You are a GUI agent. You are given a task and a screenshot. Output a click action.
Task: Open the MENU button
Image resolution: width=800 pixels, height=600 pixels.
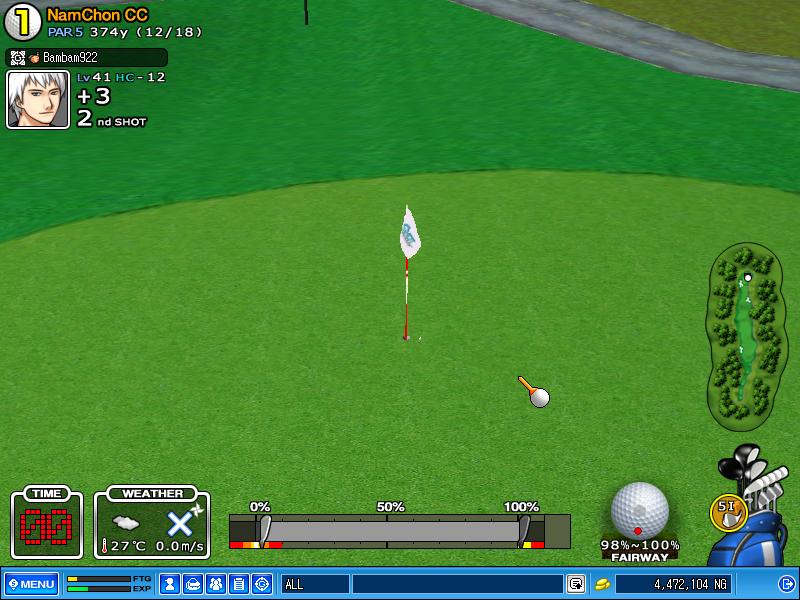(31, 584)
